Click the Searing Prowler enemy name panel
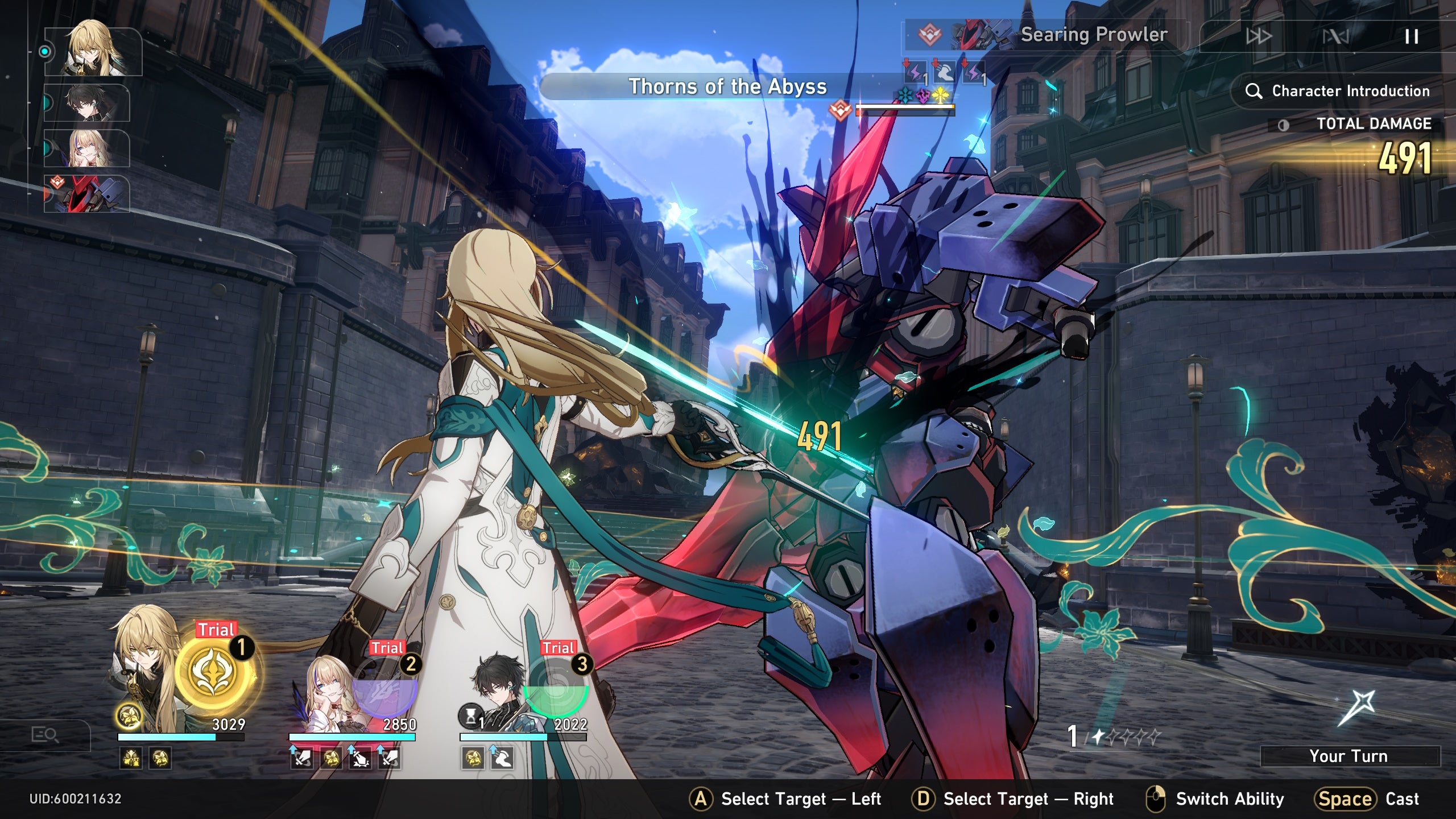The image size is (1456, 819). [x=1045, y=35]
